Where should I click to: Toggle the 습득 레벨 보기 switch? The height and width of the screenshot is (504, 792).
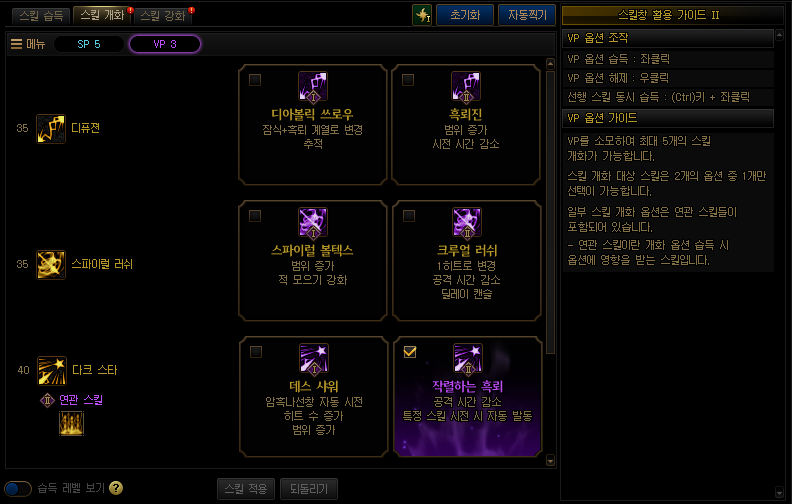18,488
